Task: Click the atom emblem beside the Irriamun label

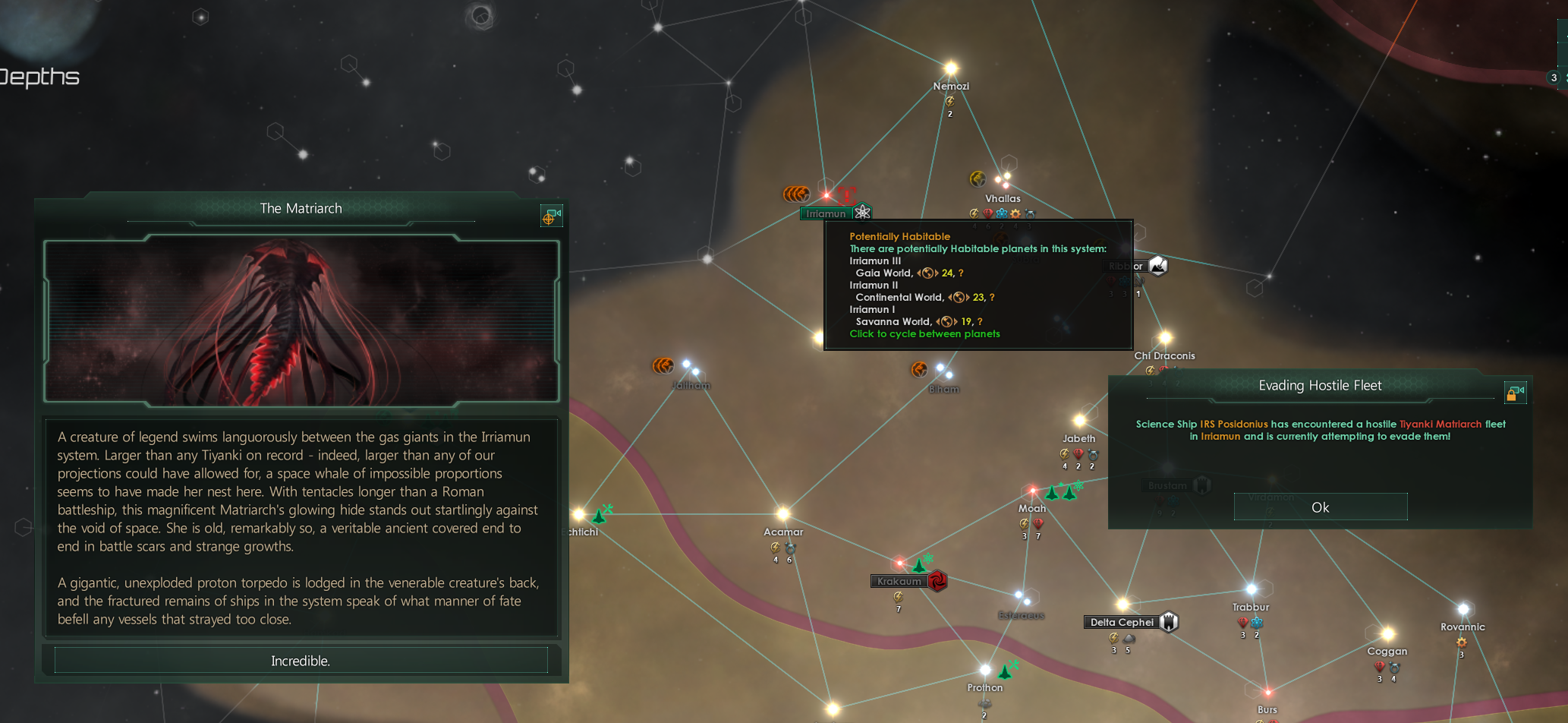Action: pyautogui.click(x=862, y=212)
